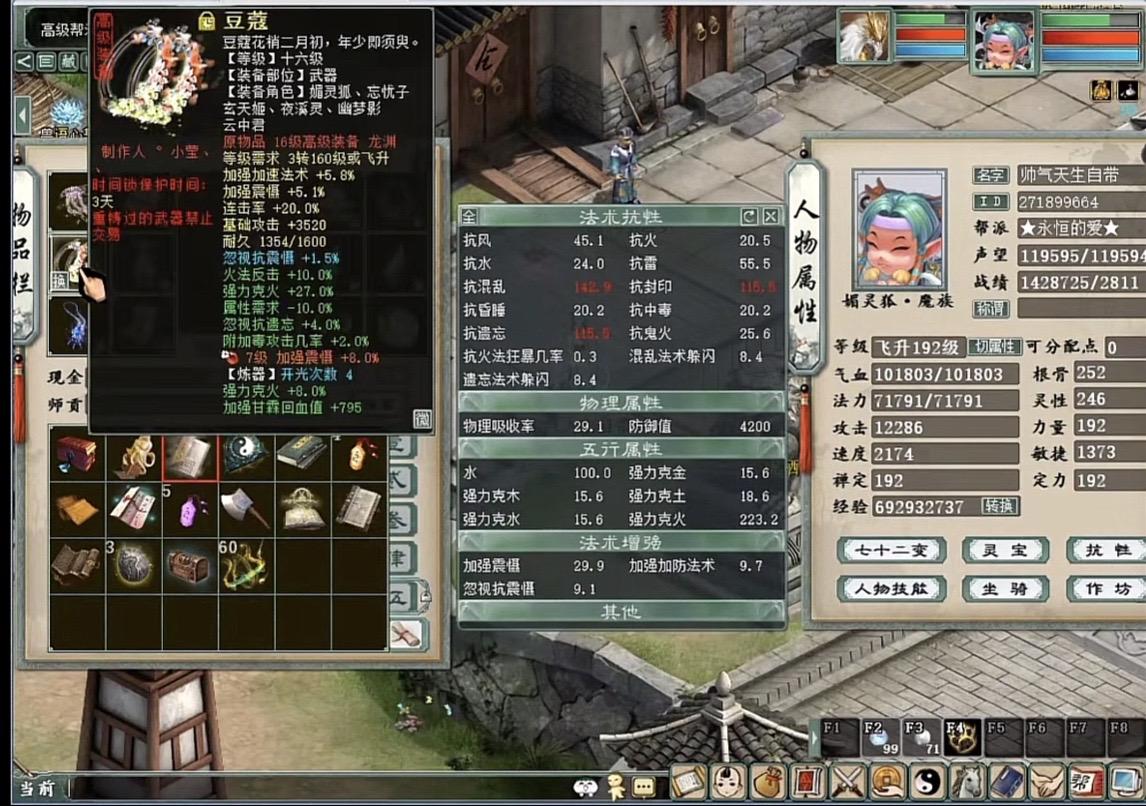Open the money bag toolbar icon

[x=769, y=781]
